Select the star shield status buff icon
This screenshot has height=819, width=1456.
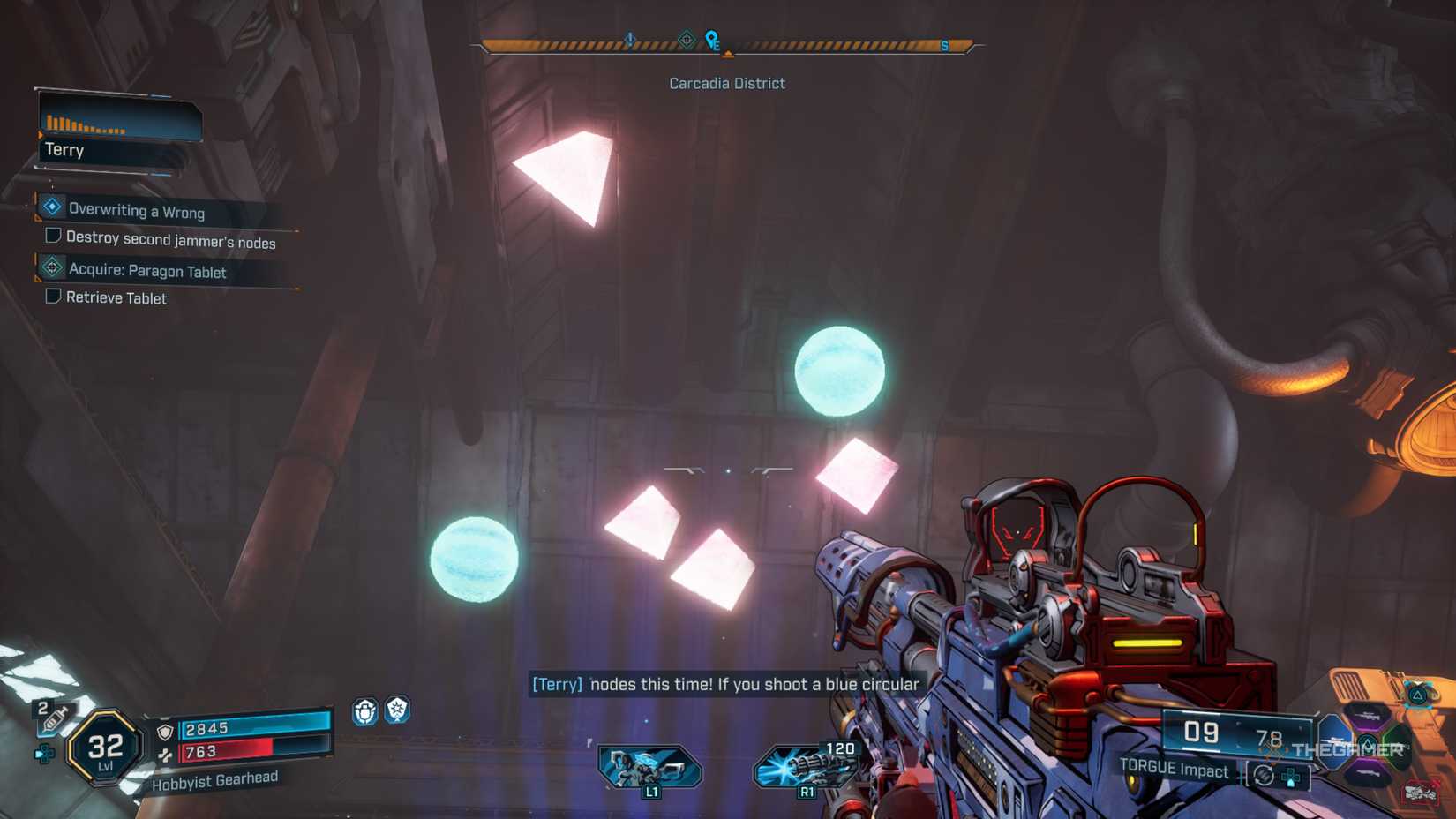[398, 710]
